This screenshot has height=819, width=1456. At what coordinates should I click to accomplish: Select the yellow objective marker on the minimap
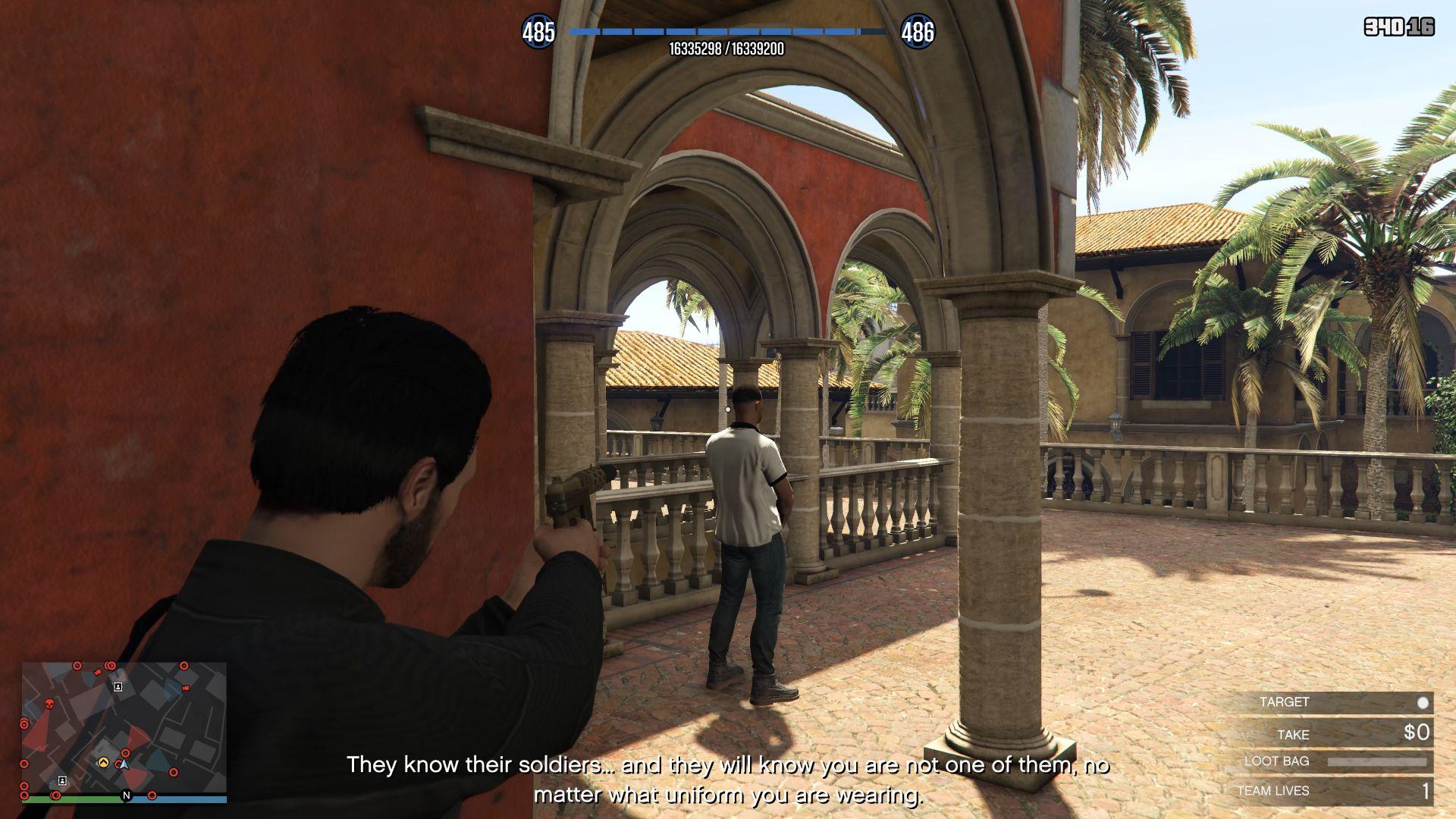[x=103, y=764]
